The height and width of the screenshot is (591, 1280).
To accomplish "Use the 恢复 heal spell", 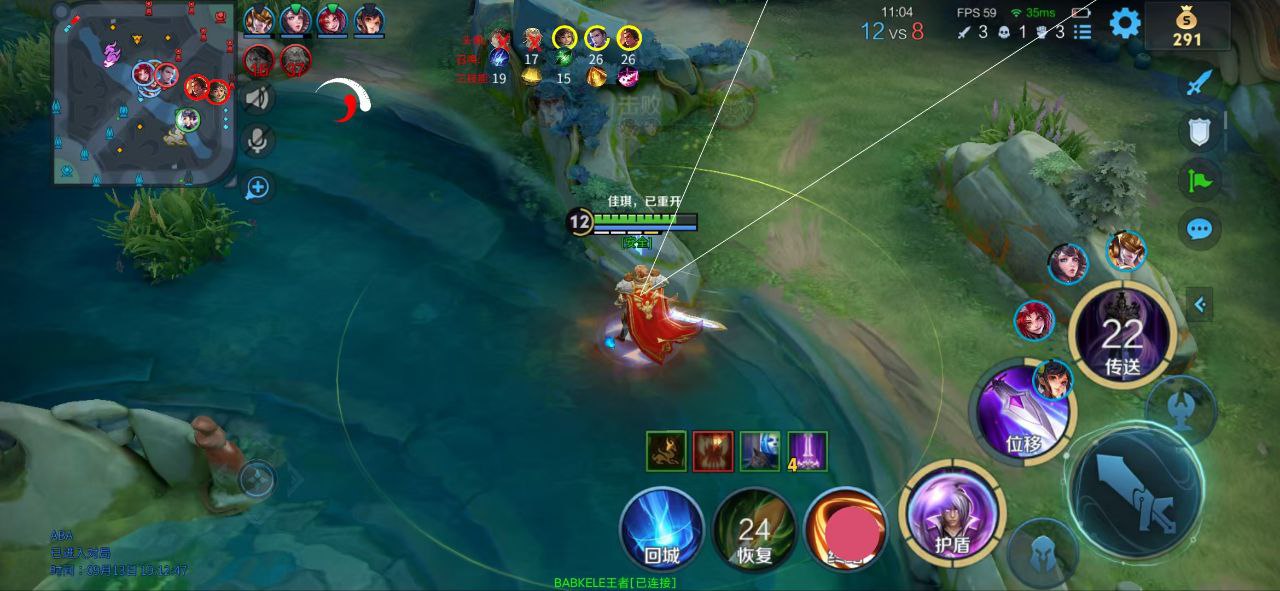I will point(755,528).
